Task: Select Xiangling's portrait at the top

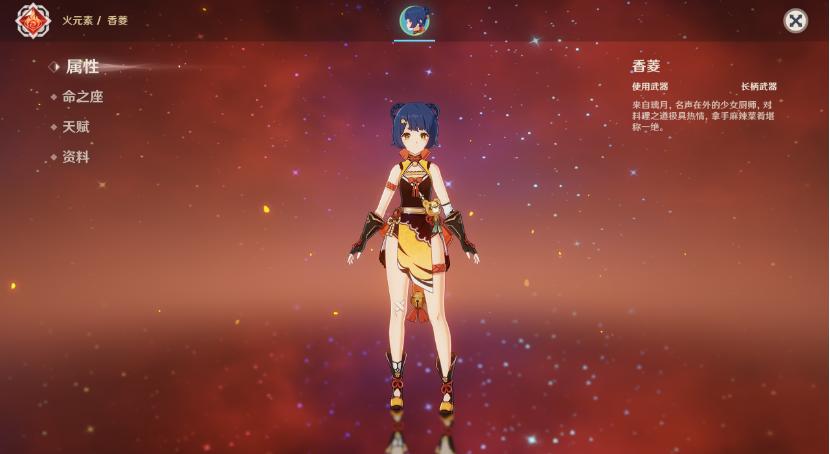Action: coord(414,21)
